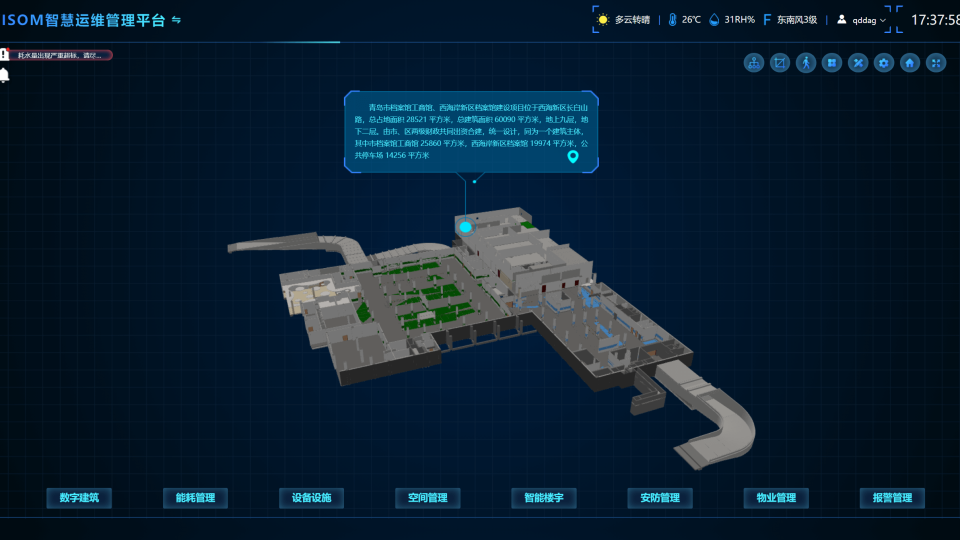Open the gear settings icon
Image resolution: width=960 pixels, height=540 pixels.
884,63
